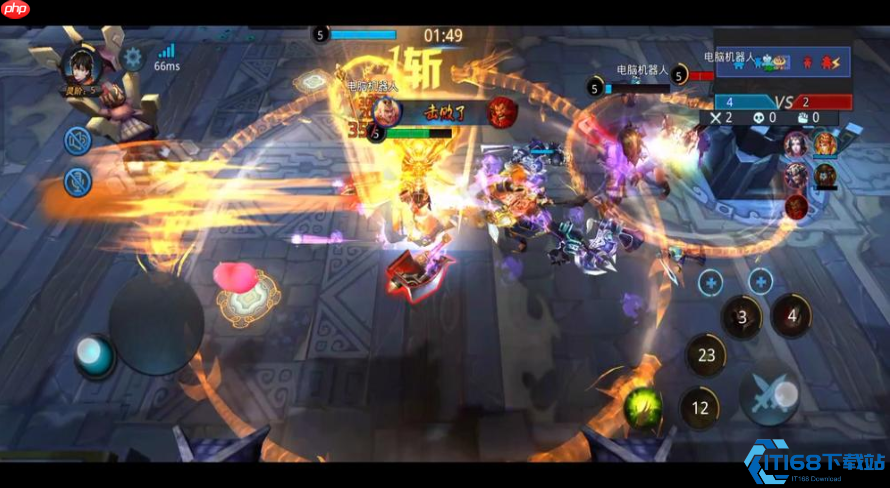Open the 4 VS 2 scoreboard

tap(781, 102)
